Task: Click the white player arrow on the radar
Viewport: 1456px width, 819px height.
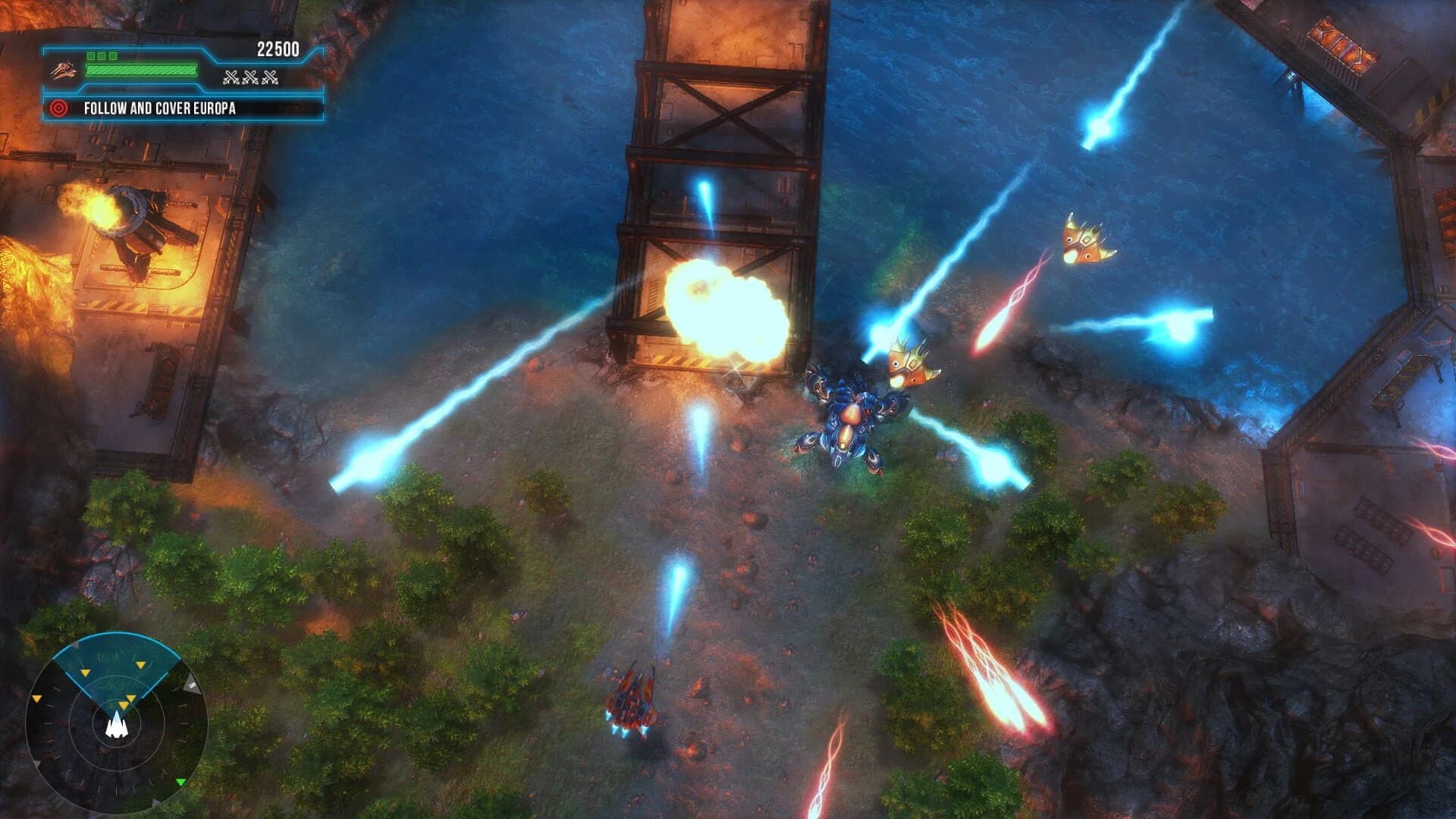Action: 116,728
